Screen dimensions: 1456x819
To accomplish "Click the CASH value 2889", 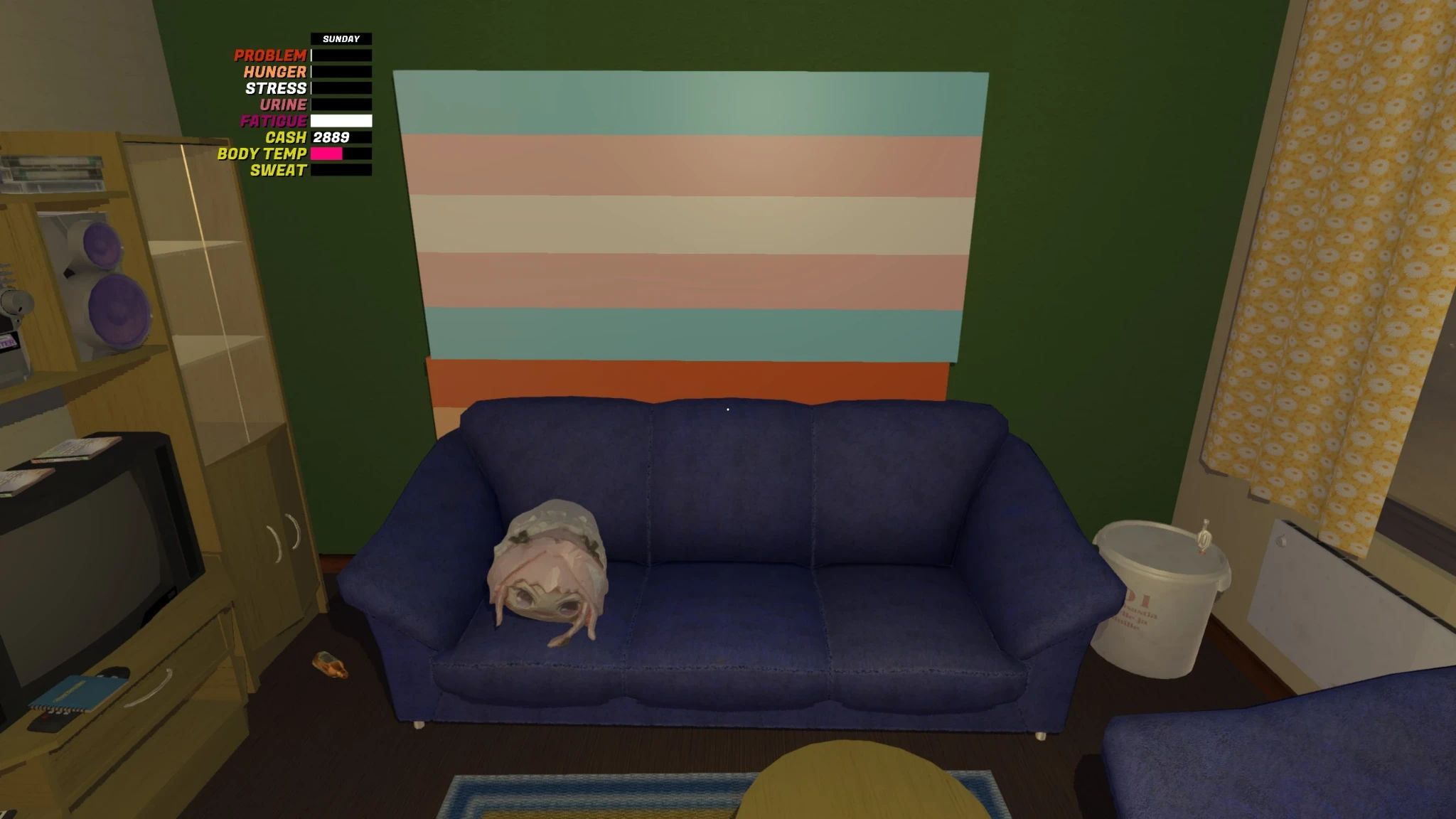I will pyautogui.click(x=332, y=138).
